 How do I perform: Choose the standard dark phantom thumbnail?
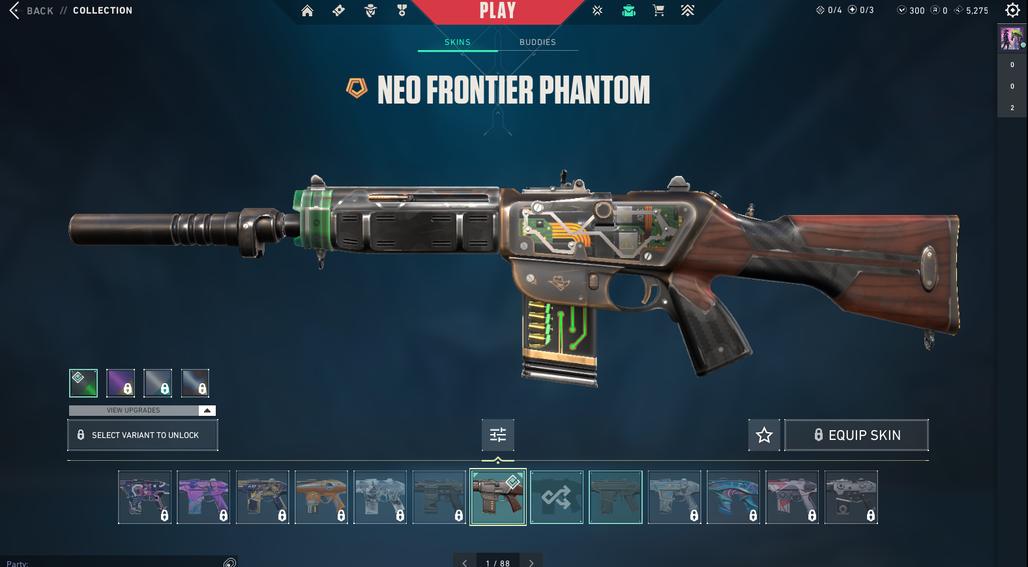(616, 497)
